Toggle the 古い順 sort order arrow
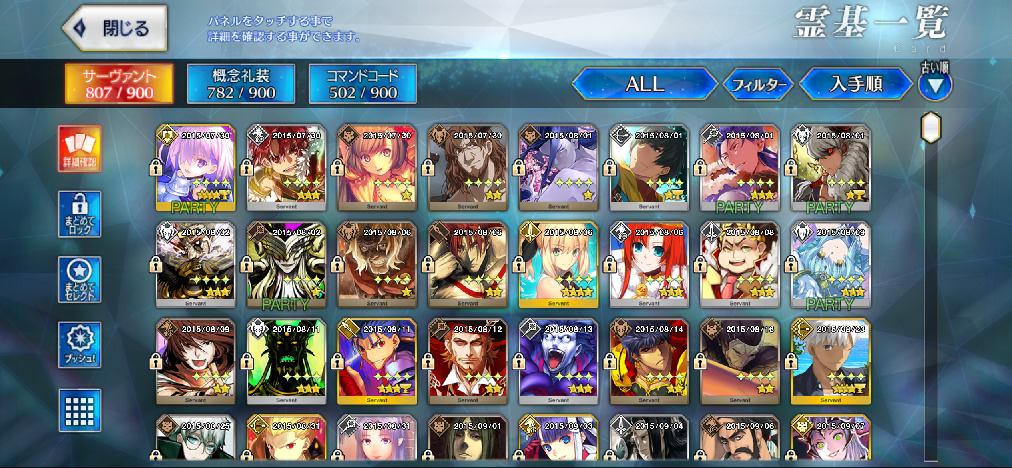The width and height of the screenshot is (1012, 468). click(x=935, y=84)
